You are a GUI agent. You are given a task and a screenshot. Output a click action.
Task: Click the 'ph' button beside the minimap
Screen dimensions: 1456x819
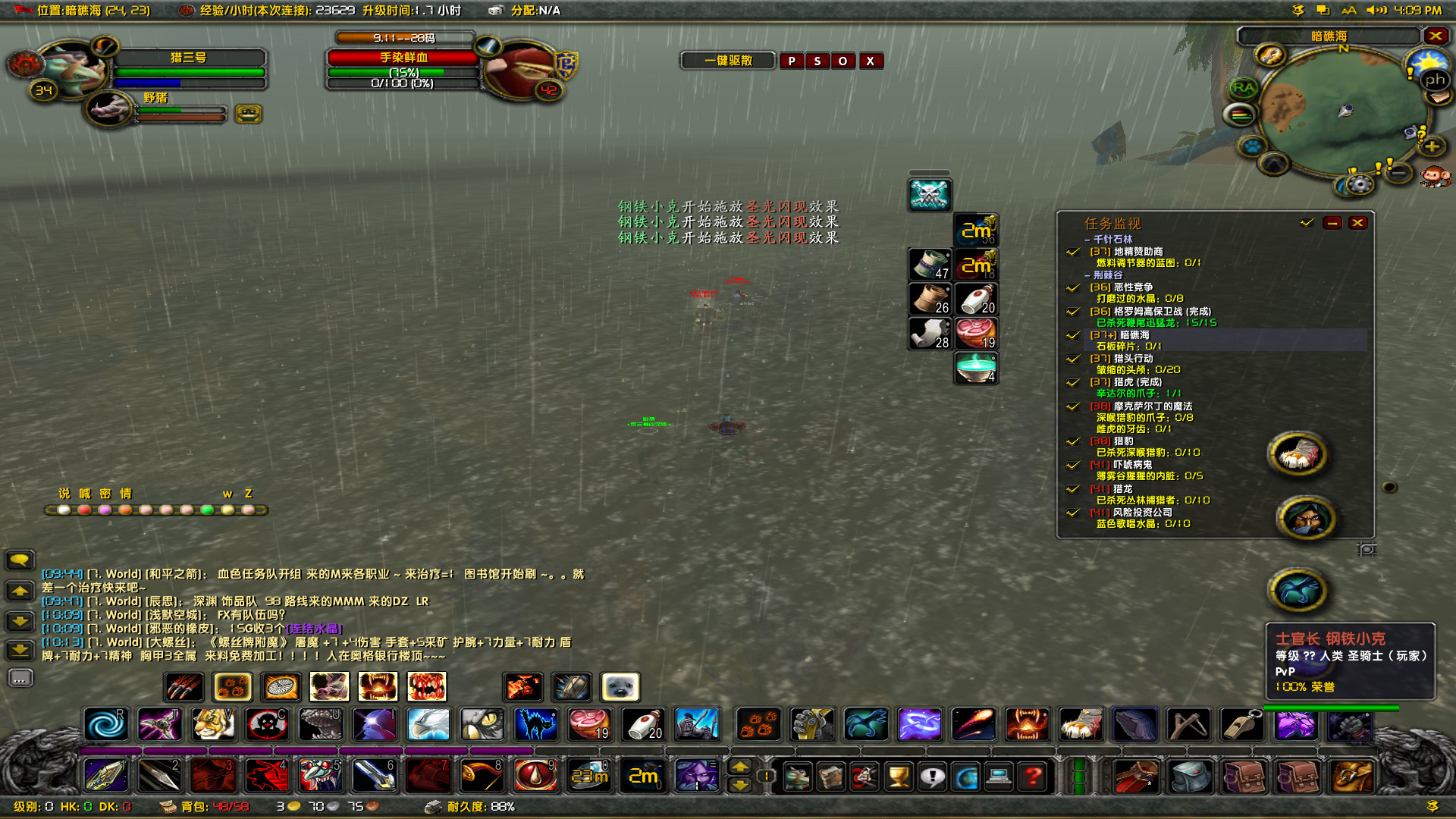[x=1435, y=80]
